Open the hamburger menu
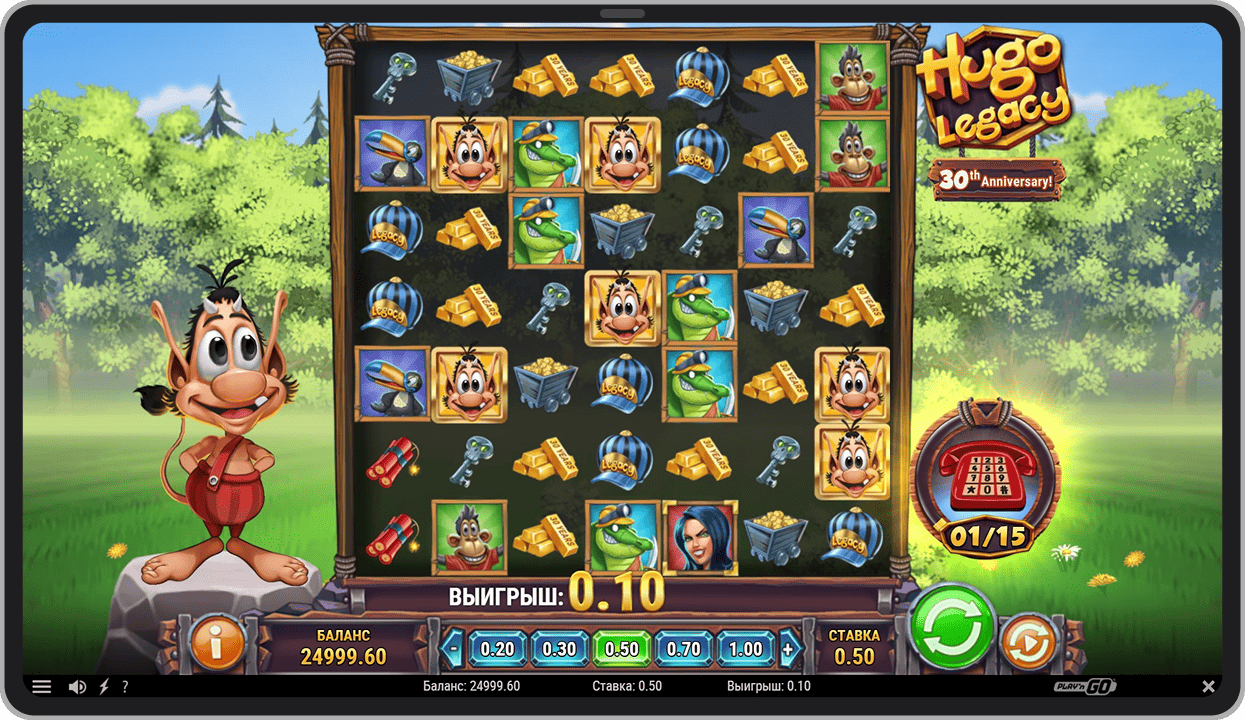The height and width of the screenshot is (720, 1245). coord(42,687)
